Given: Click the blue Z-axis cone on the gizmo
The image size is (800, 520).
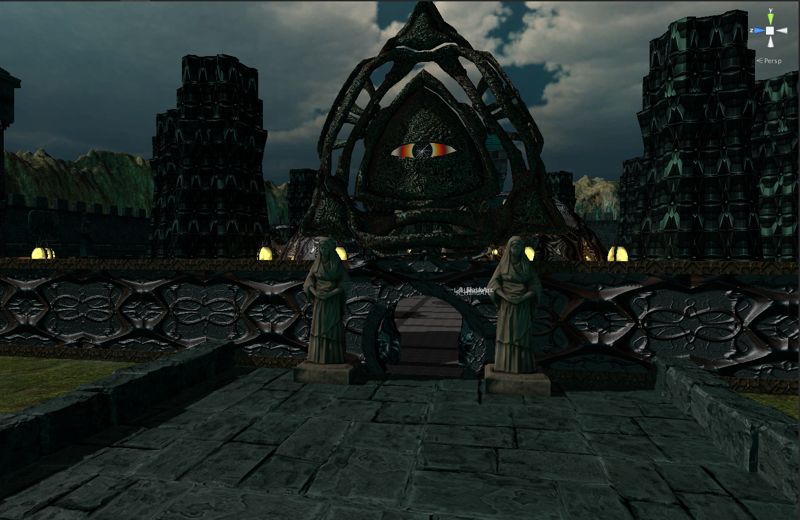Looking at the screenshot, I should click(760, 30).
